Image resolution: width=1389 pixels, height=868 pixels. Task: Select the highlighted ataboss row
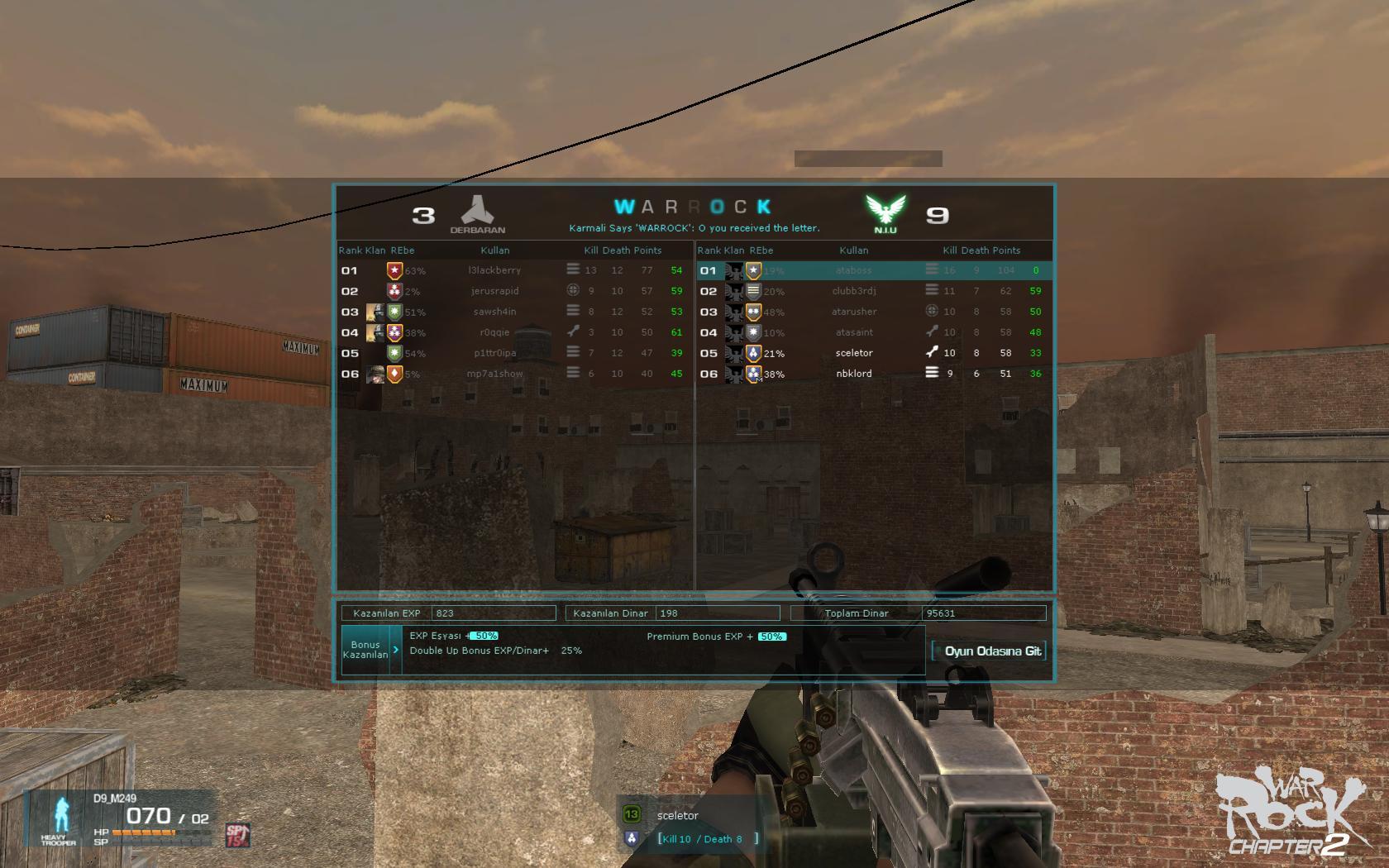(853, 270)
